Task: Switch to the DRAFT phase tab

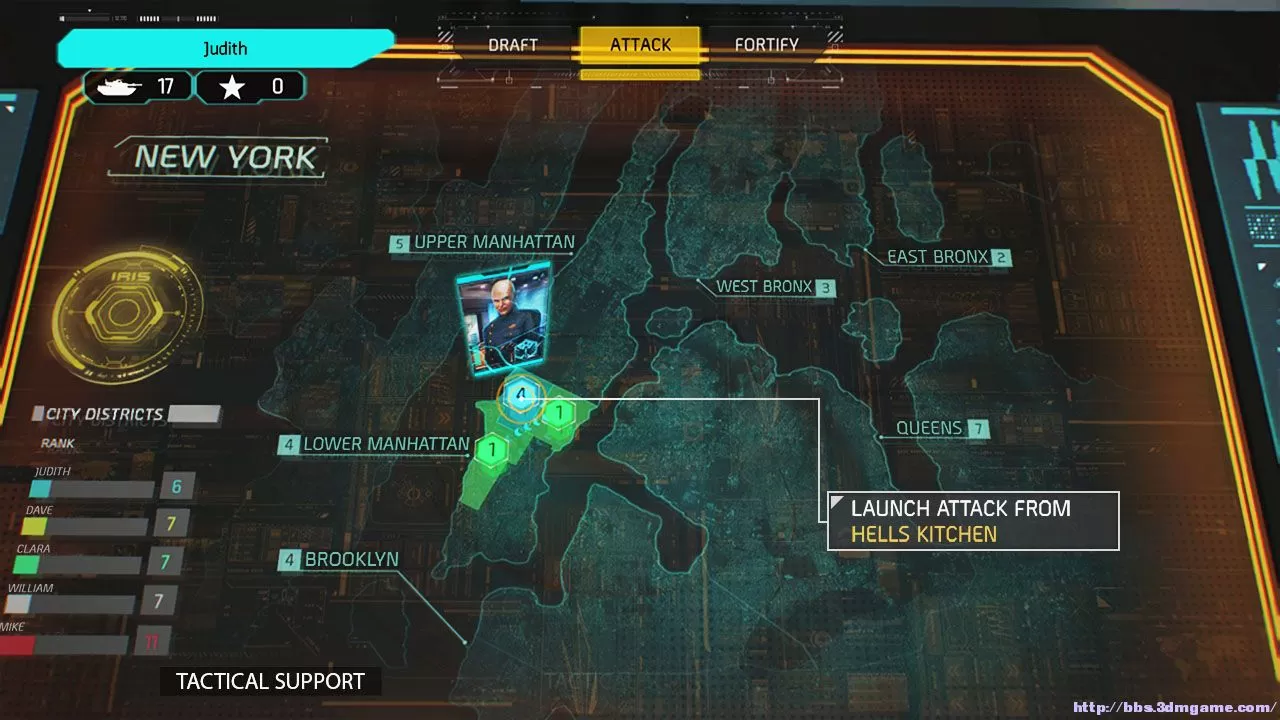Action: click(x=513, y=44)
